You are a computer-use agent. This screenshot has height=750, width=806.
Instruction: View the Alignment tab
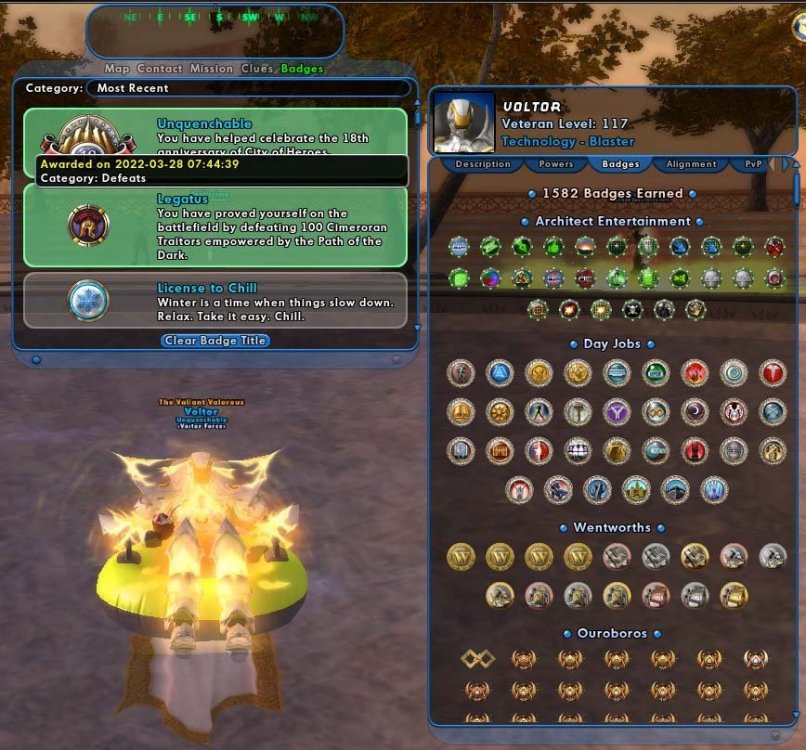pyautogui.click(x=691, y=164)
